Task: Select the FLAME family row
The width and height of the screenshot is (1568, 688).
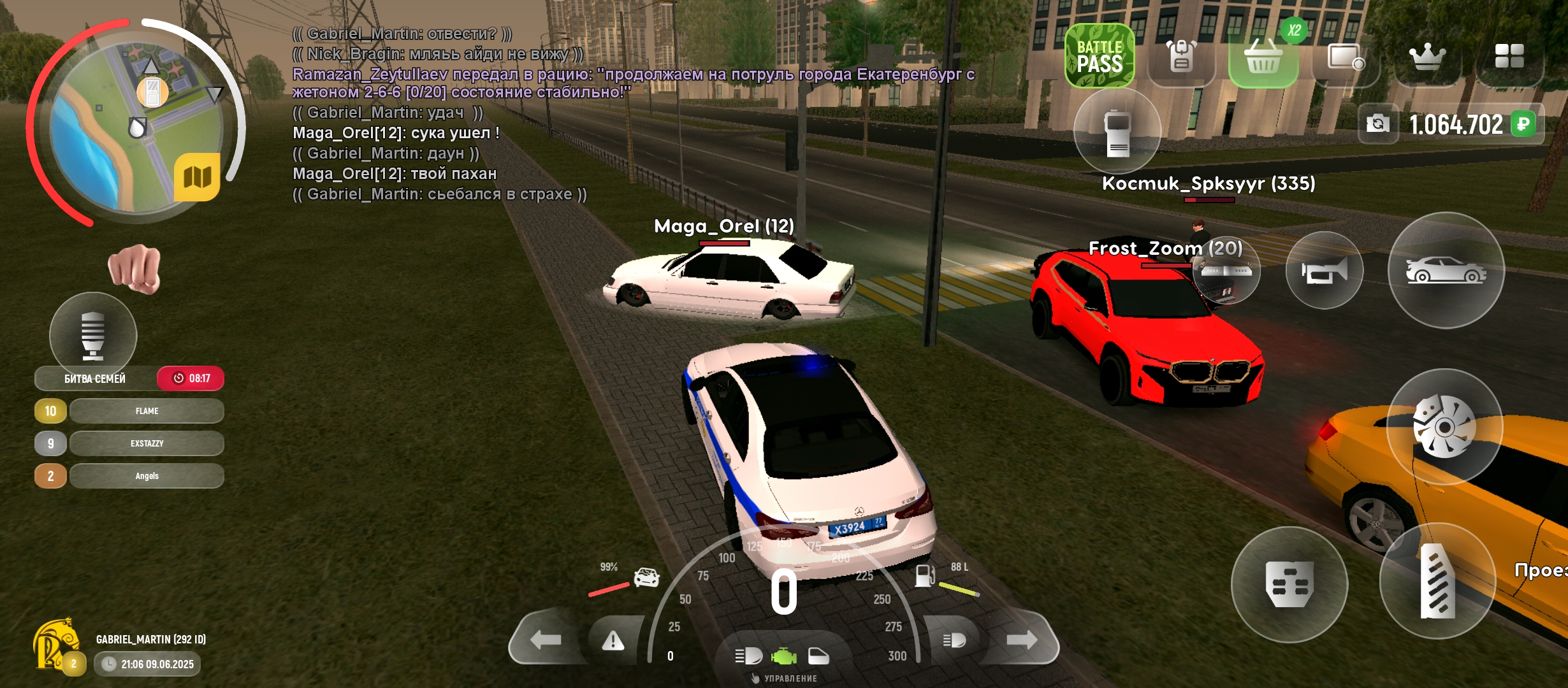Action: pyautogui.click(x=147, y=411)
